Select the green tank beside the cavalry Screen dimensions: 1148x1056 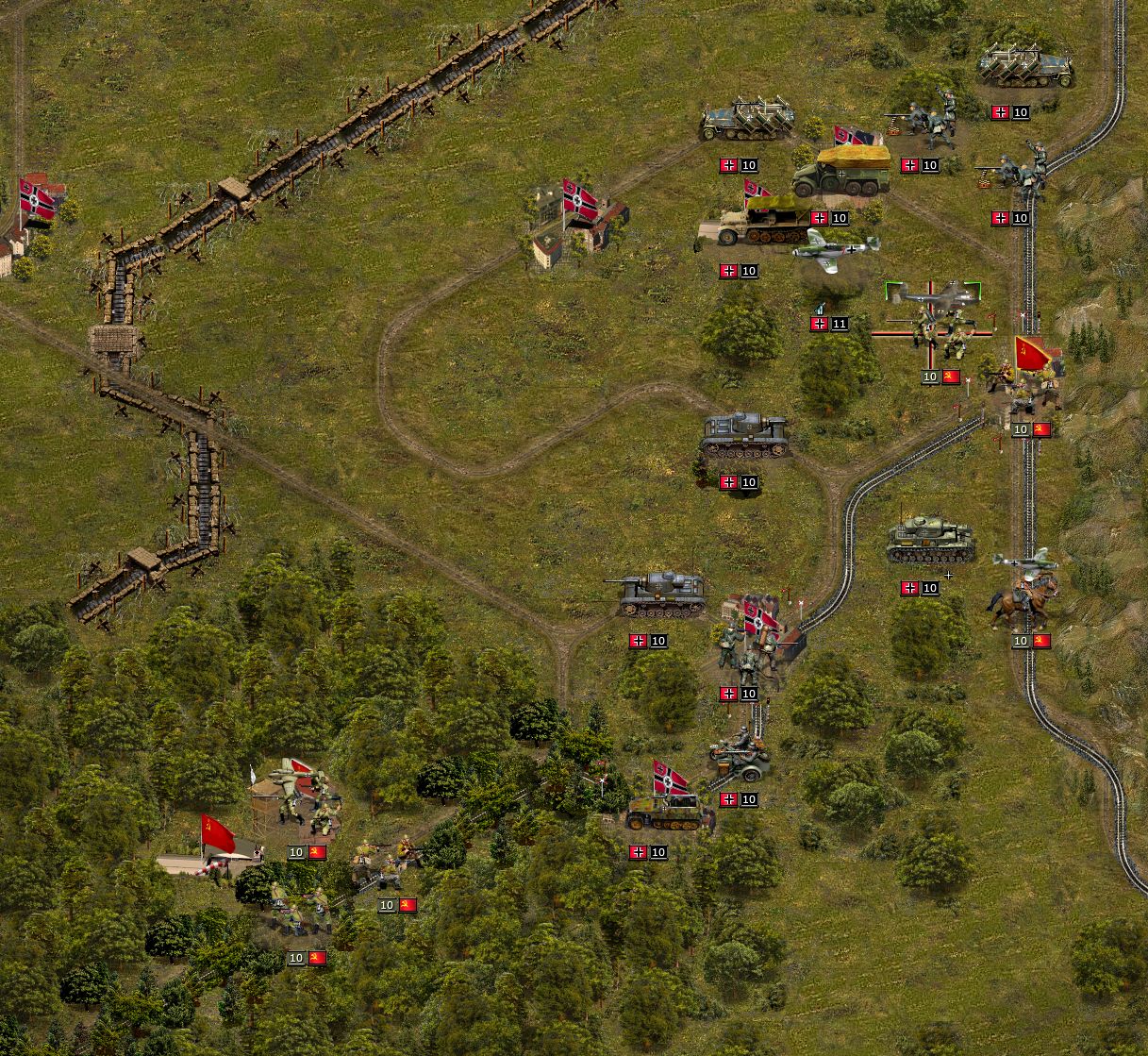tap(930, 541)
